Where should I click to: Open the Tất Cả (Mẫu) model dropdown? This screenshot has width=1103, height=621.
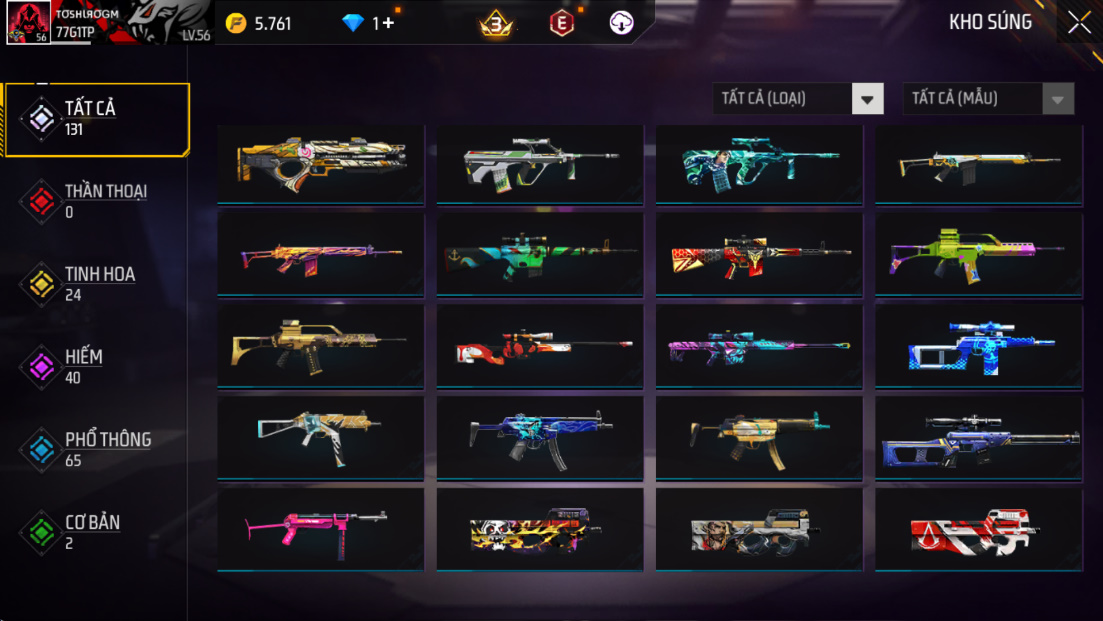(988, 98)
